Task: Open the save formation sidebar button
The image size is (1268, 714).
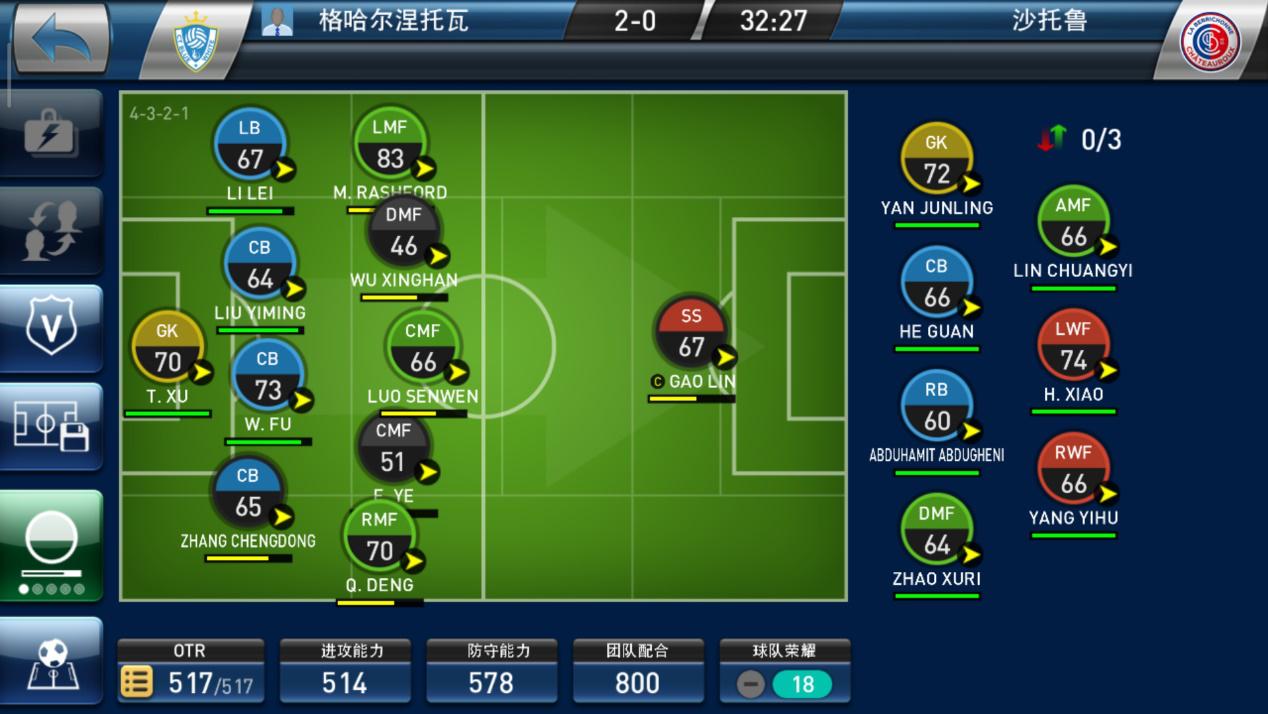Action: tap(52, 427)
